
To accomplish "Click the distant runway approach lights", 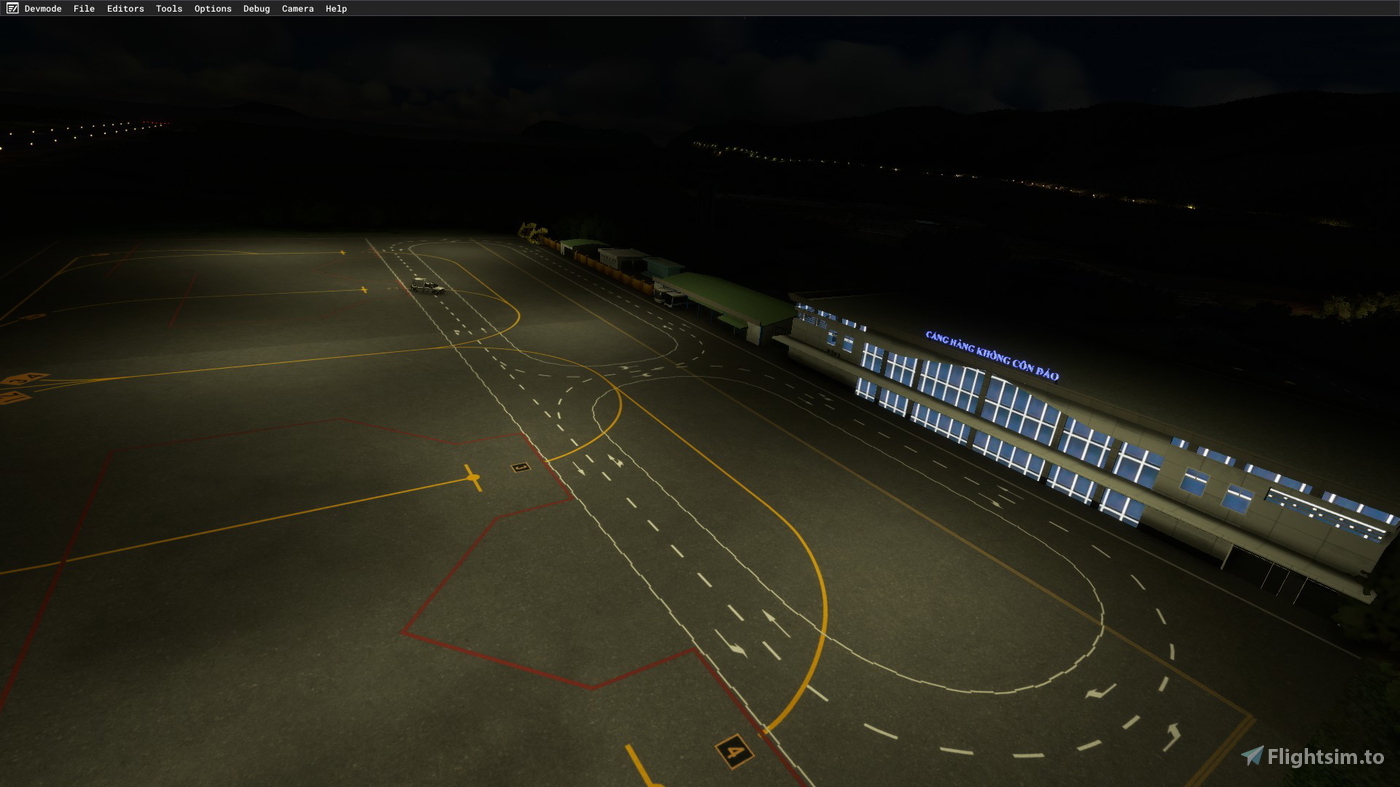I will pos(95,130).
